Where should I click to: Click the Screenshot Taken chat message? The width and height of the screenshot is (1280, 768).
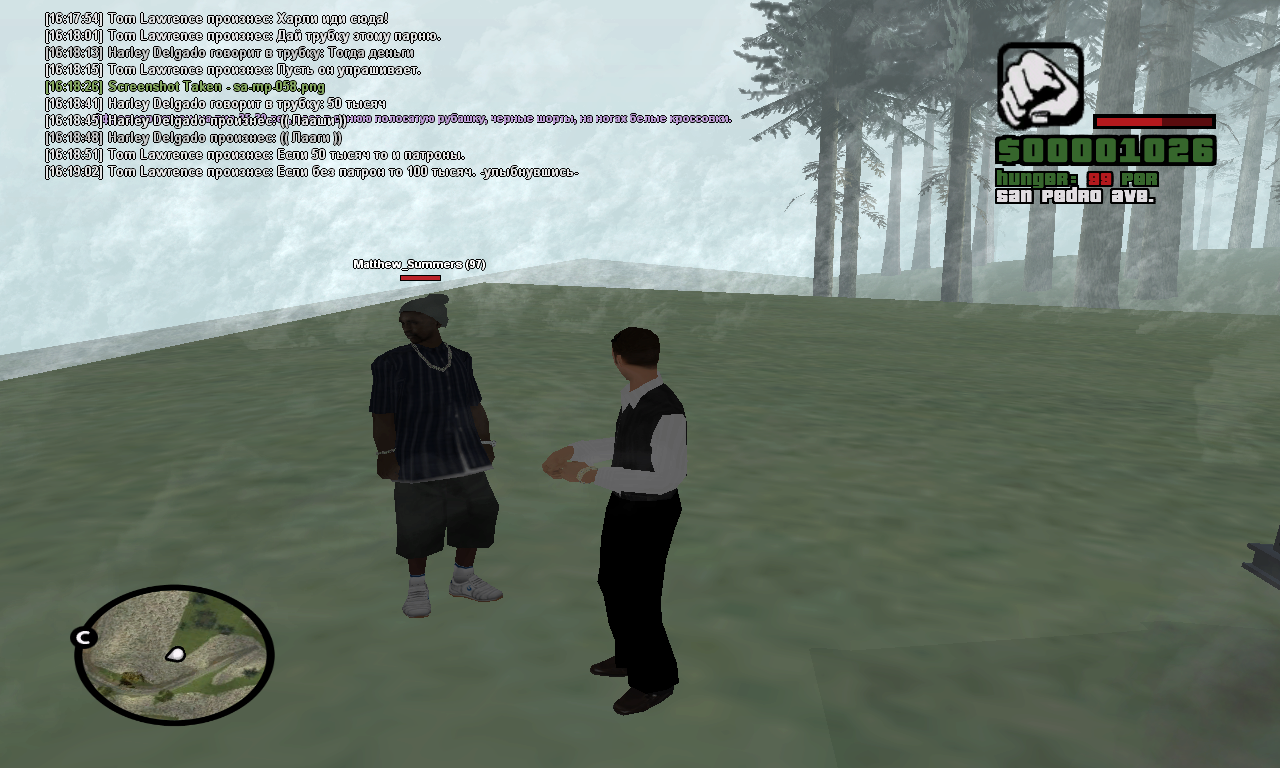[x=215, y=87]
